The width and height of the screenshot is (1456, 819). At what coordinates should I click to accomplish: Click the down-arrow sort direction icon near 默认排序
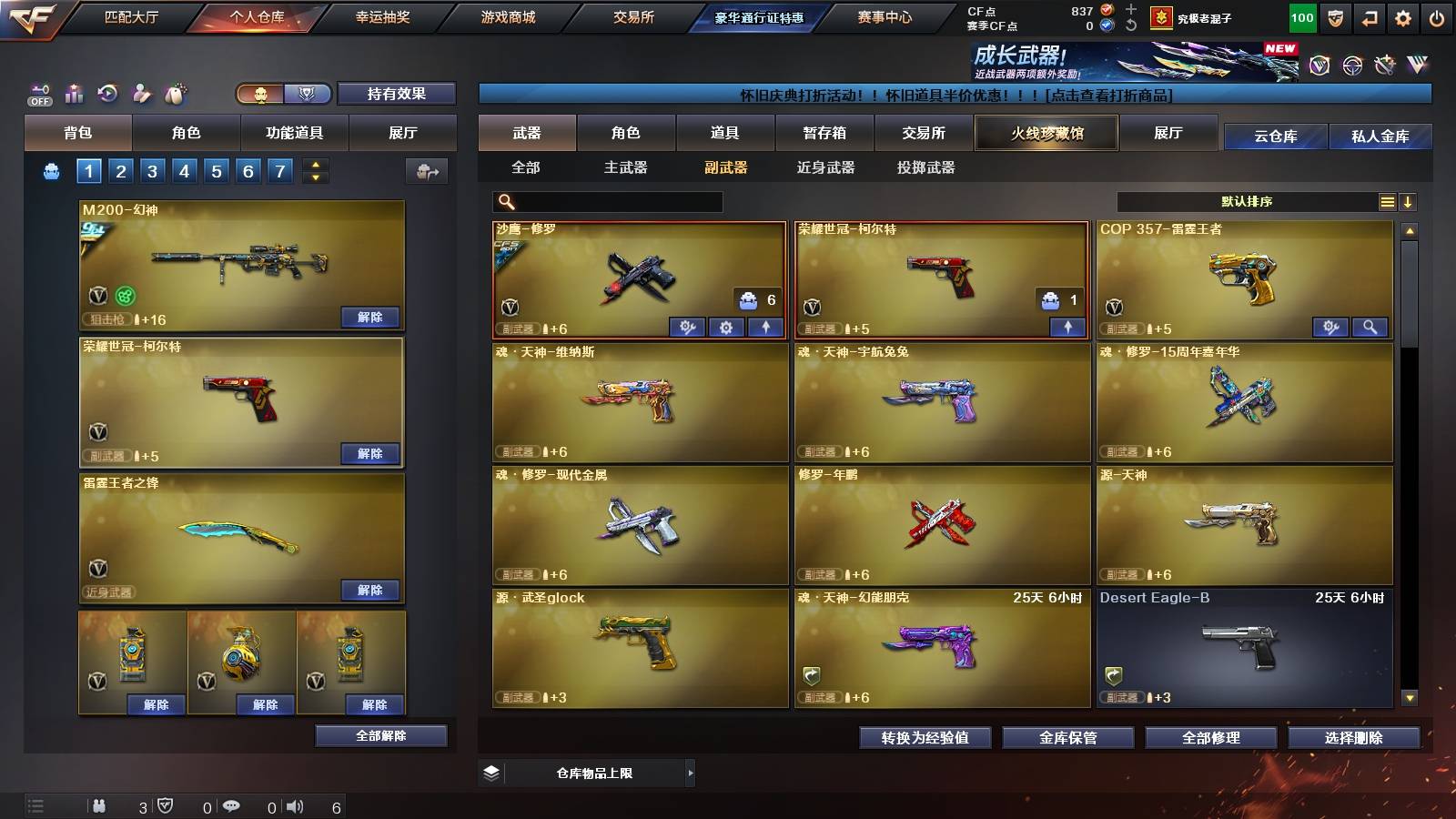[1409, 201]
